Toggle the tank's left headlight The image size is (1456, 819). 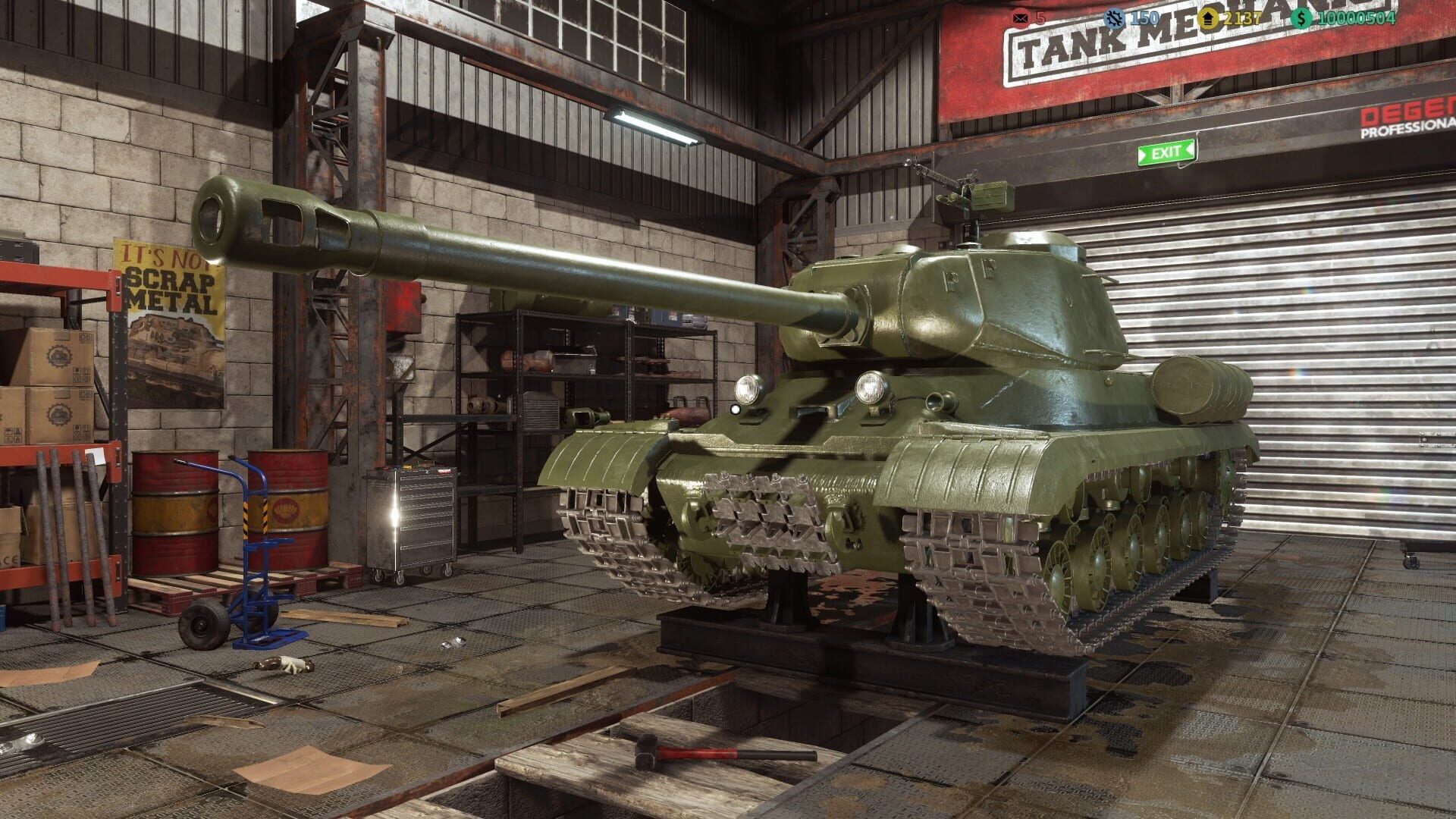click(748, 387)
